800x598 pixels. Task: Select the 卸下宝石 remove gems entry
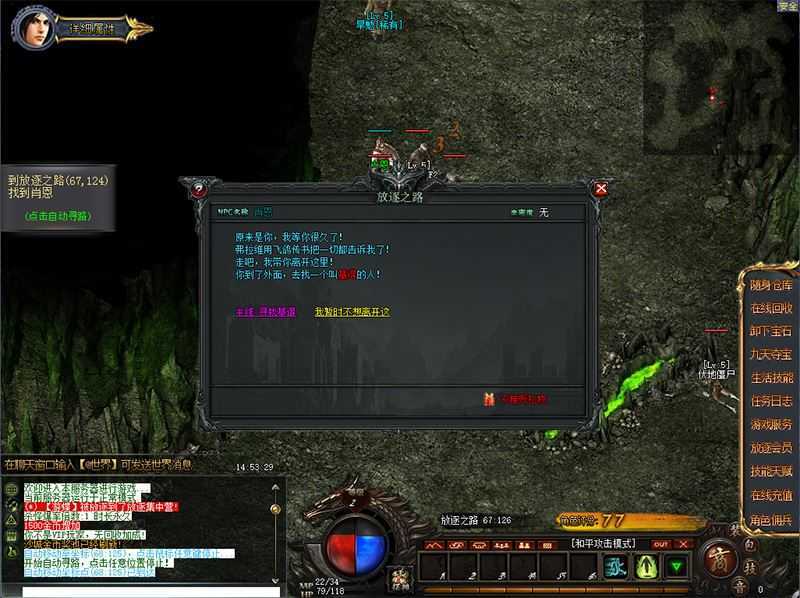[771, 331]
